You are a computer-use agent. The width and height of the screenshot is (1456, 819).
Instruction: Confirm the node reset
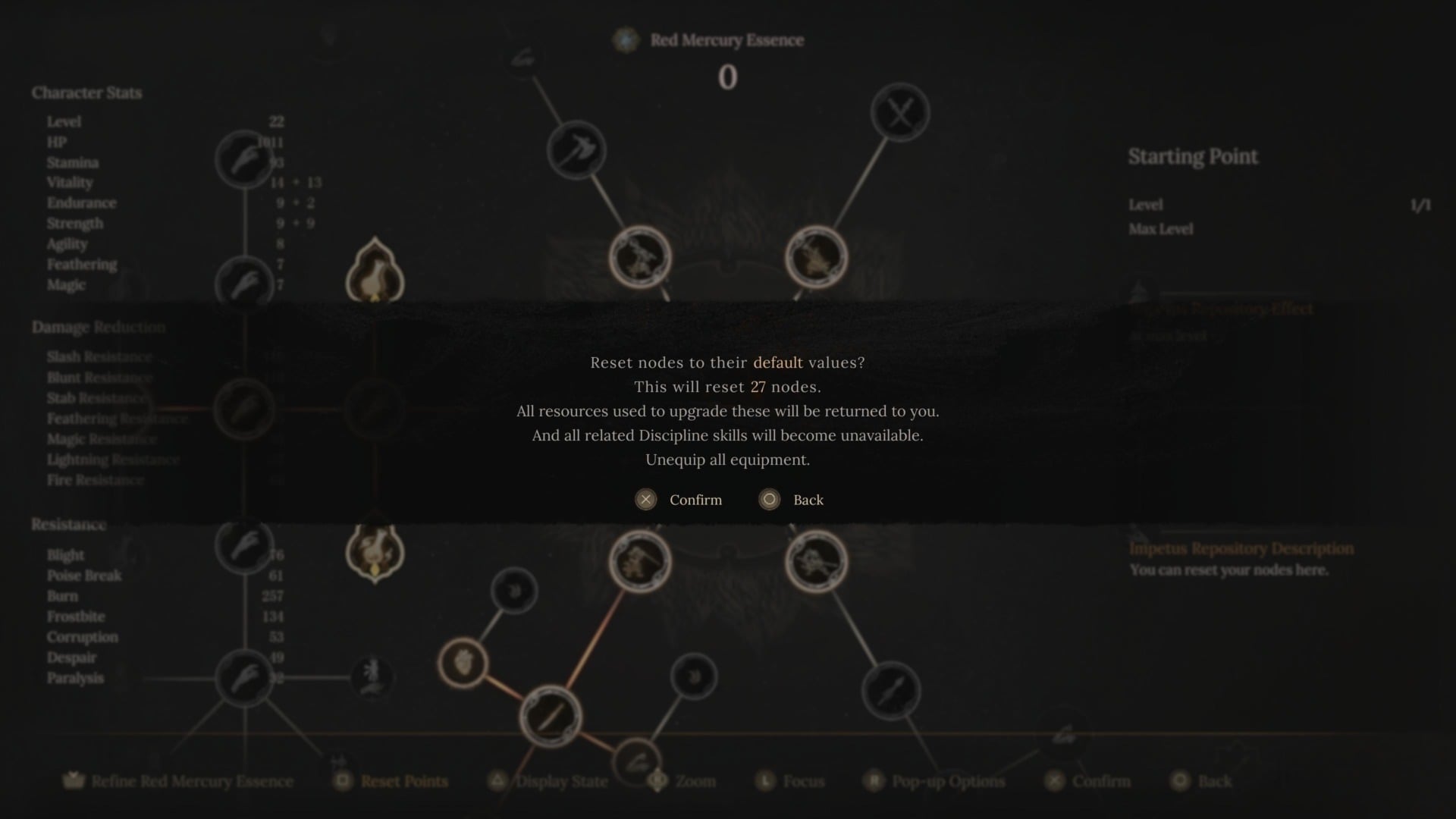click(679, 500)
